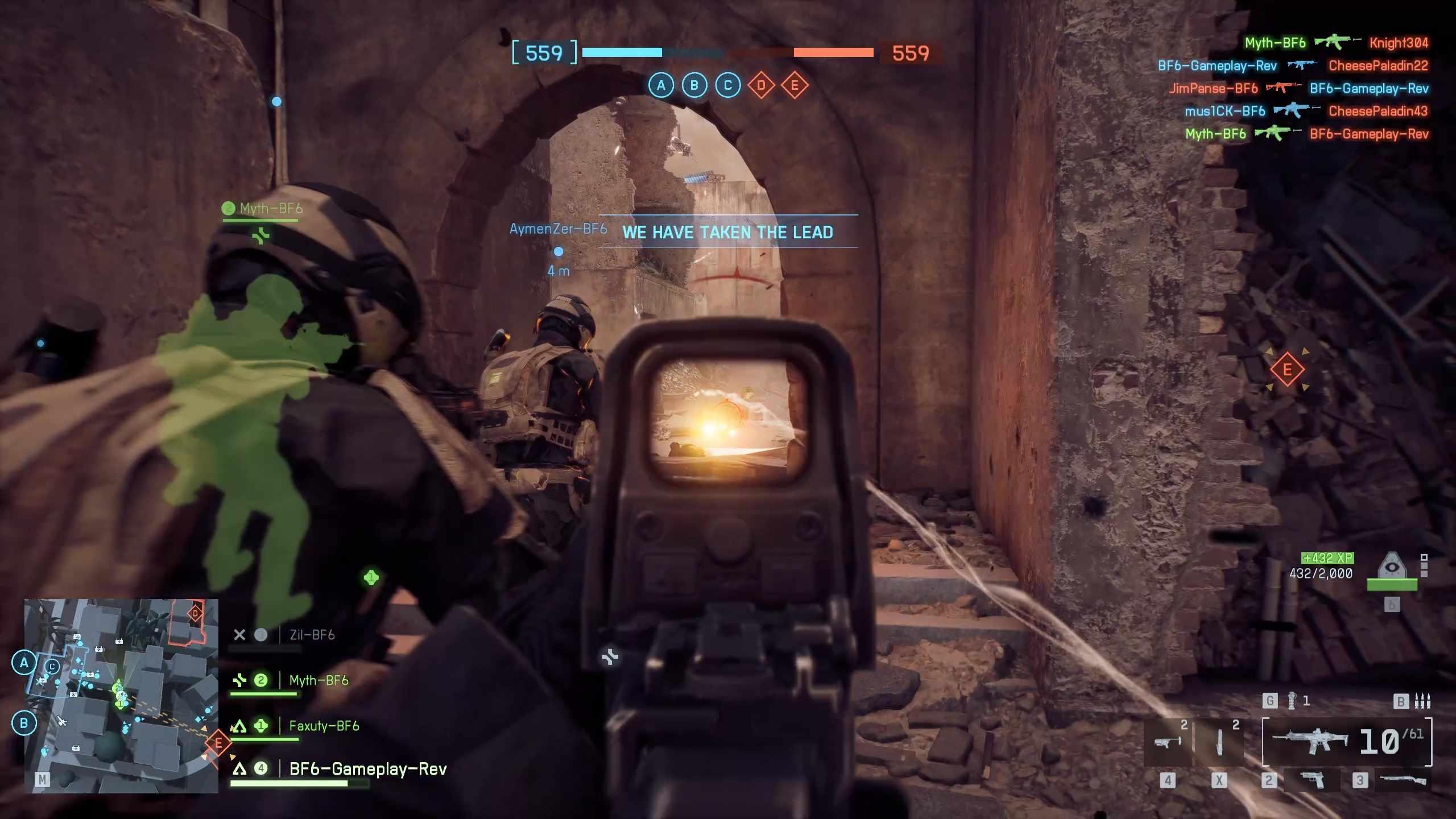The width and height of the screenshot is (1456, 819).
Task: Select enemy objective D in the top capture row
Action: pyautogui.click(x=761, y=85)
